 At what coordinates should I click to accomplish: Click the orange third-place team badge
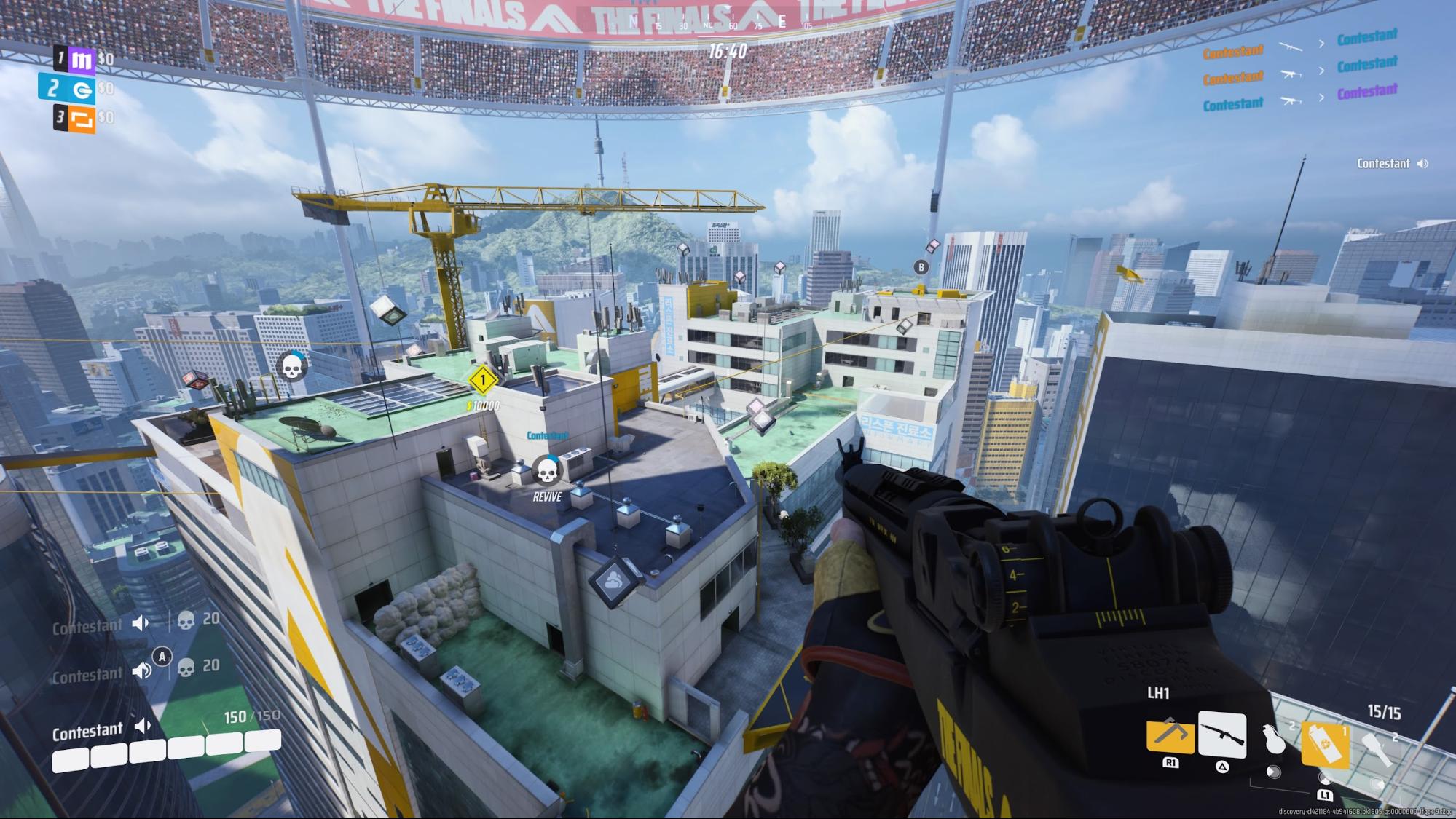click(x=82, y=119)
